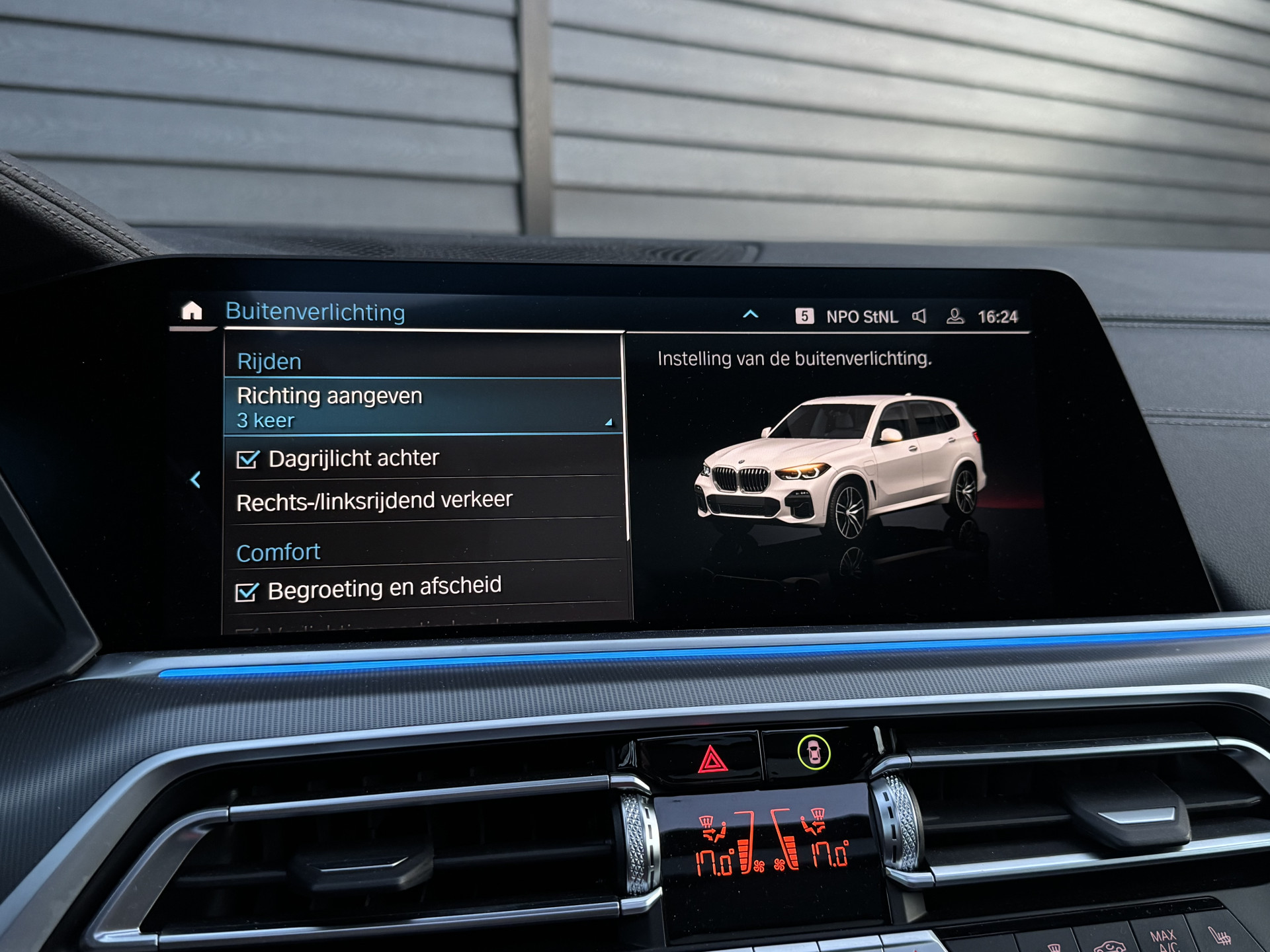1270x952 pixels.
Task: Select the NPO StNL station label
Action: click(863, 316)
